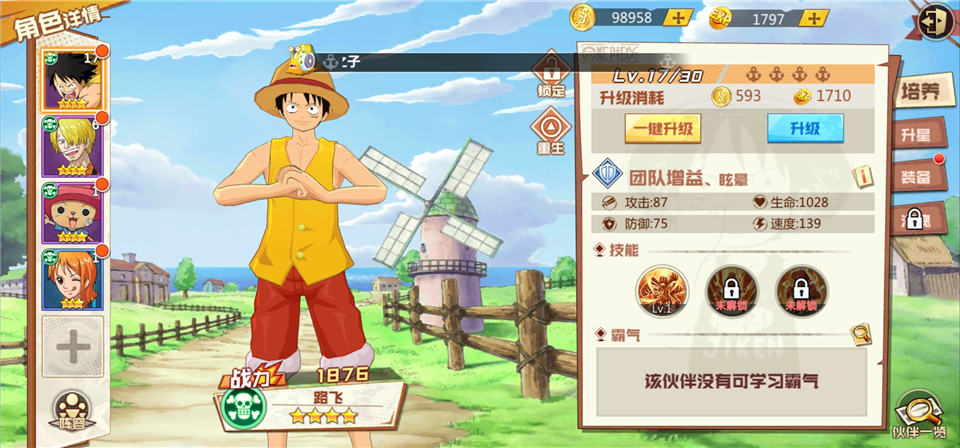Click the blue 升级 level-up button
Viewport: 960px width, 448px height.
coord(804,129)
